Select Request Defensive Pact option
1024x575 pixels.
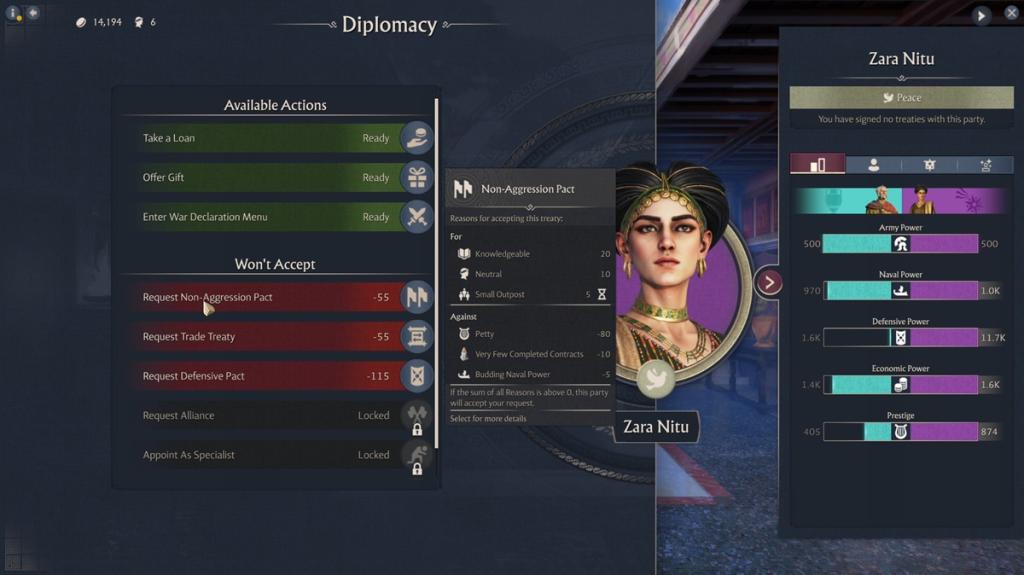(270, 376)
